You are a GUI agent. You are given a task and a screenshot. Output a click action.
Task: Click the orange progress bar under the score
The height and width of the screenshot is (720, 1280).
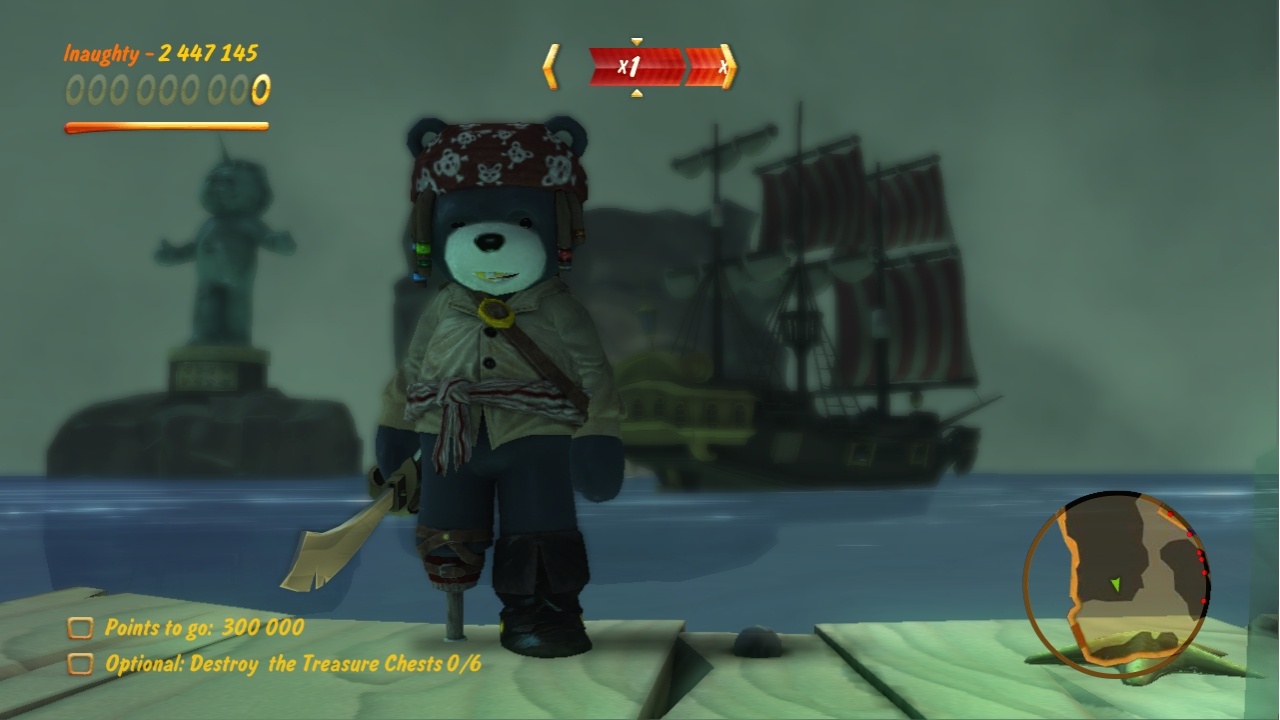(x=165, y=126)
